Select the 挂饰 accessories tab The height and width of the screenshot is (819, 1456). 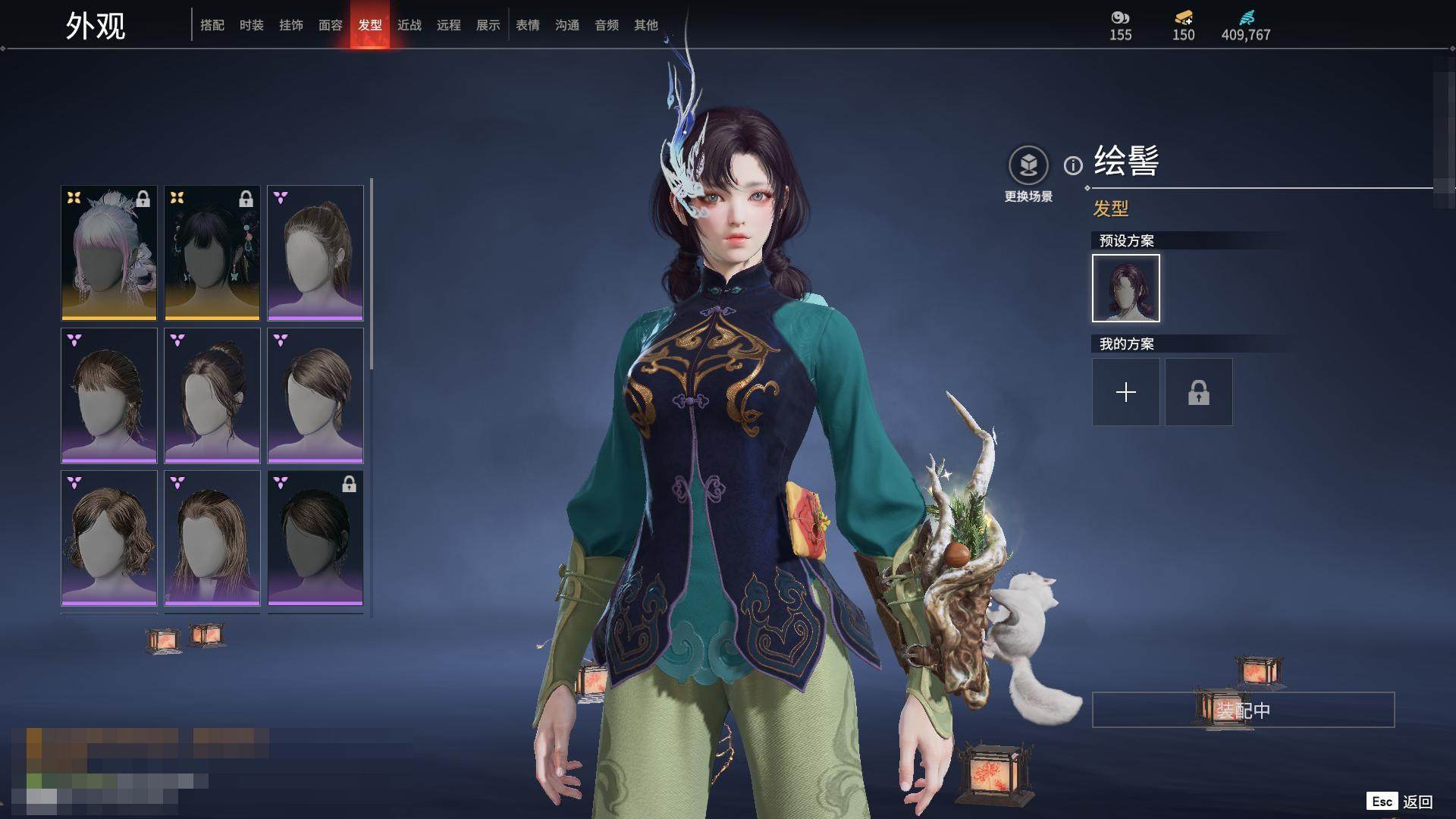point(291,25)
